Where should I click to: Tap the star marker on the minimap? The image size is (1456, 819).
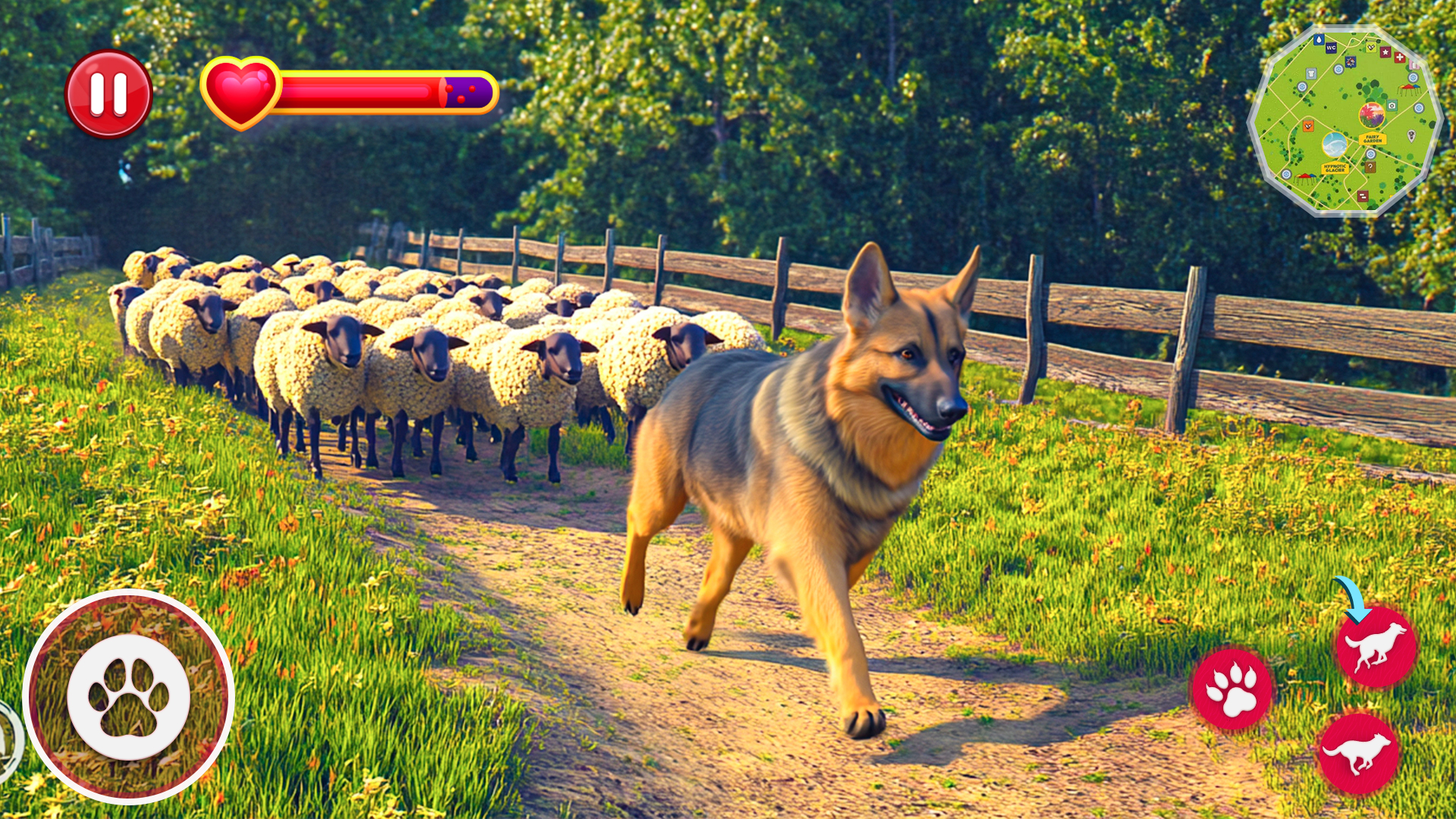1386,52
